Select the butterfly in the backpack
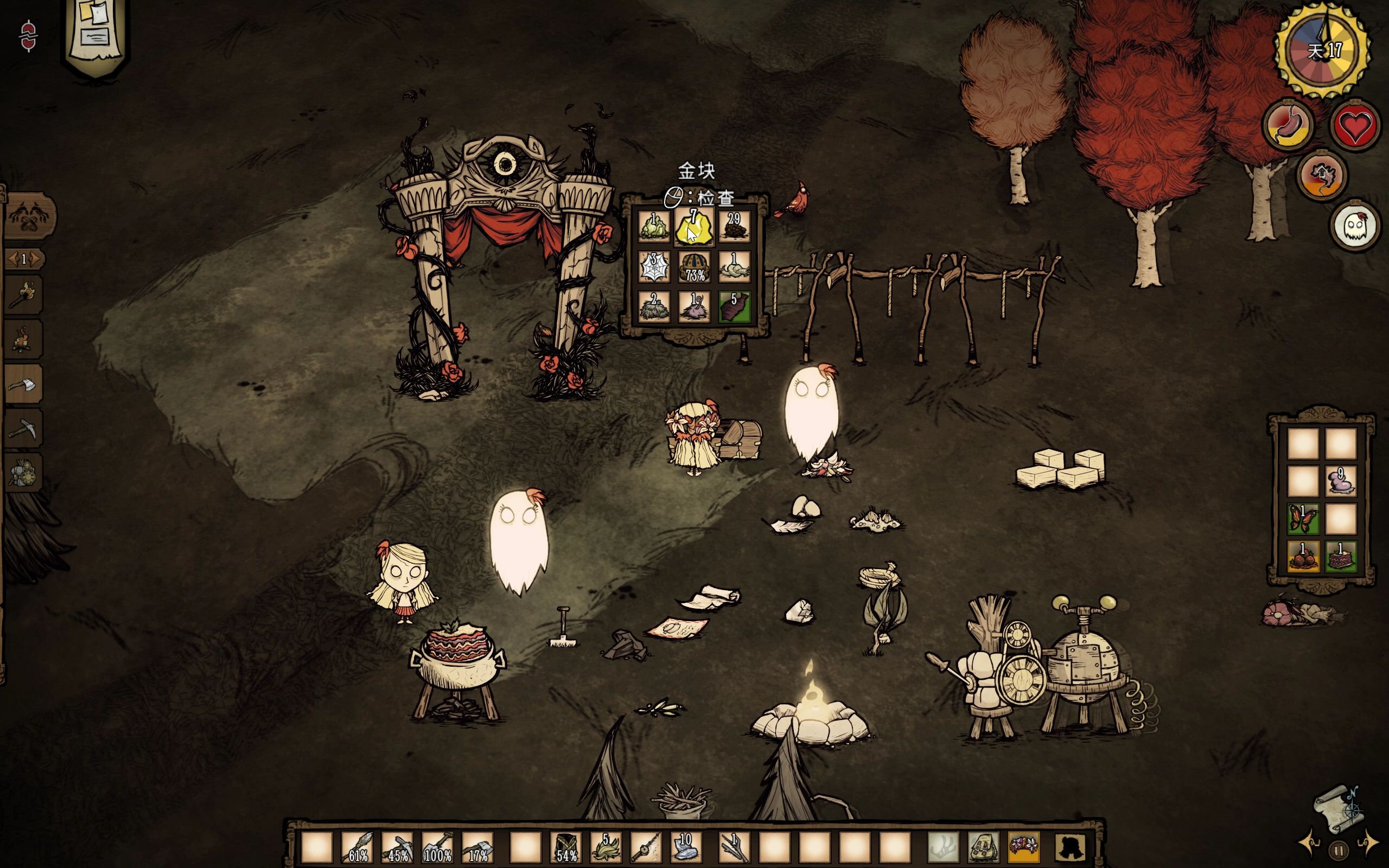 coord(1303,519)
